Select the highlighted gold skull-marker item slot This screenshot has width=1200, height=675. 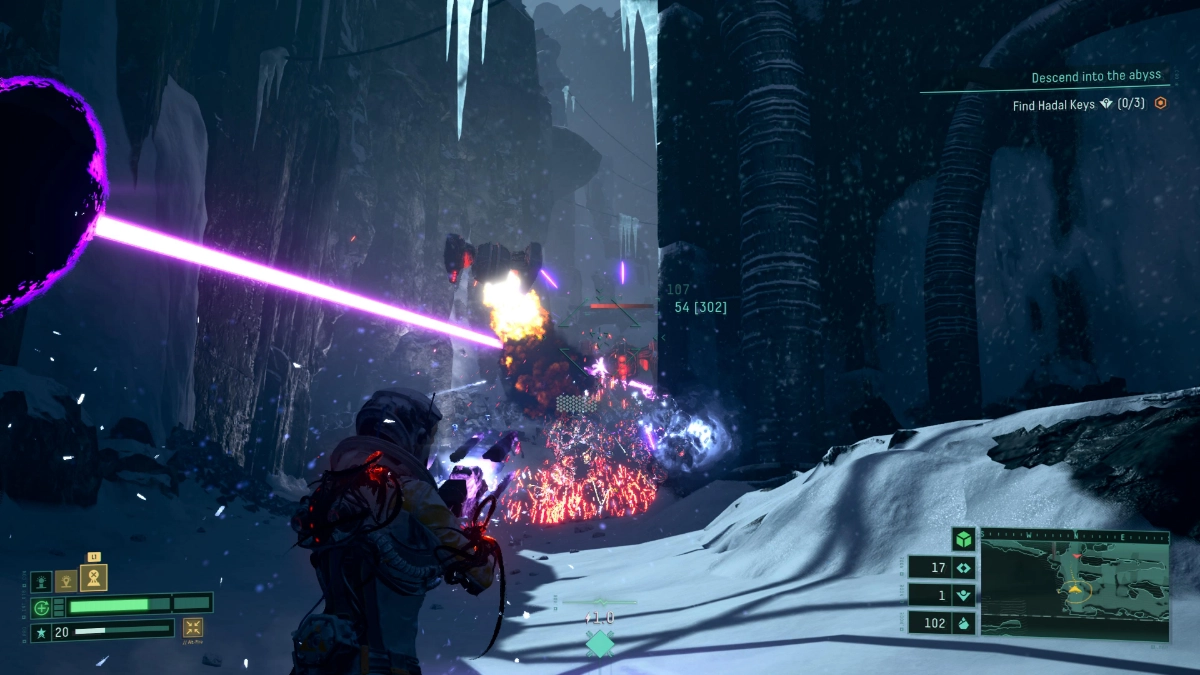93,578
